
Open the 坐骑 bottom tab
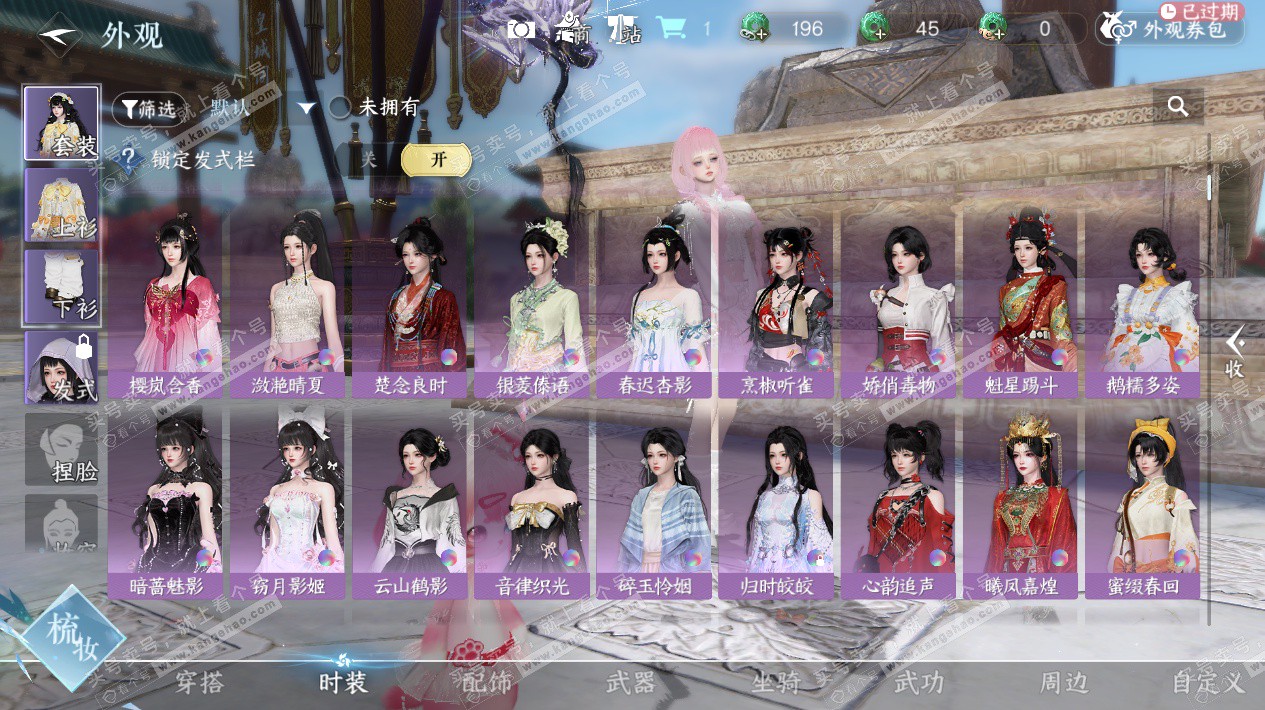pyautogui.click(x=776, y=683)
